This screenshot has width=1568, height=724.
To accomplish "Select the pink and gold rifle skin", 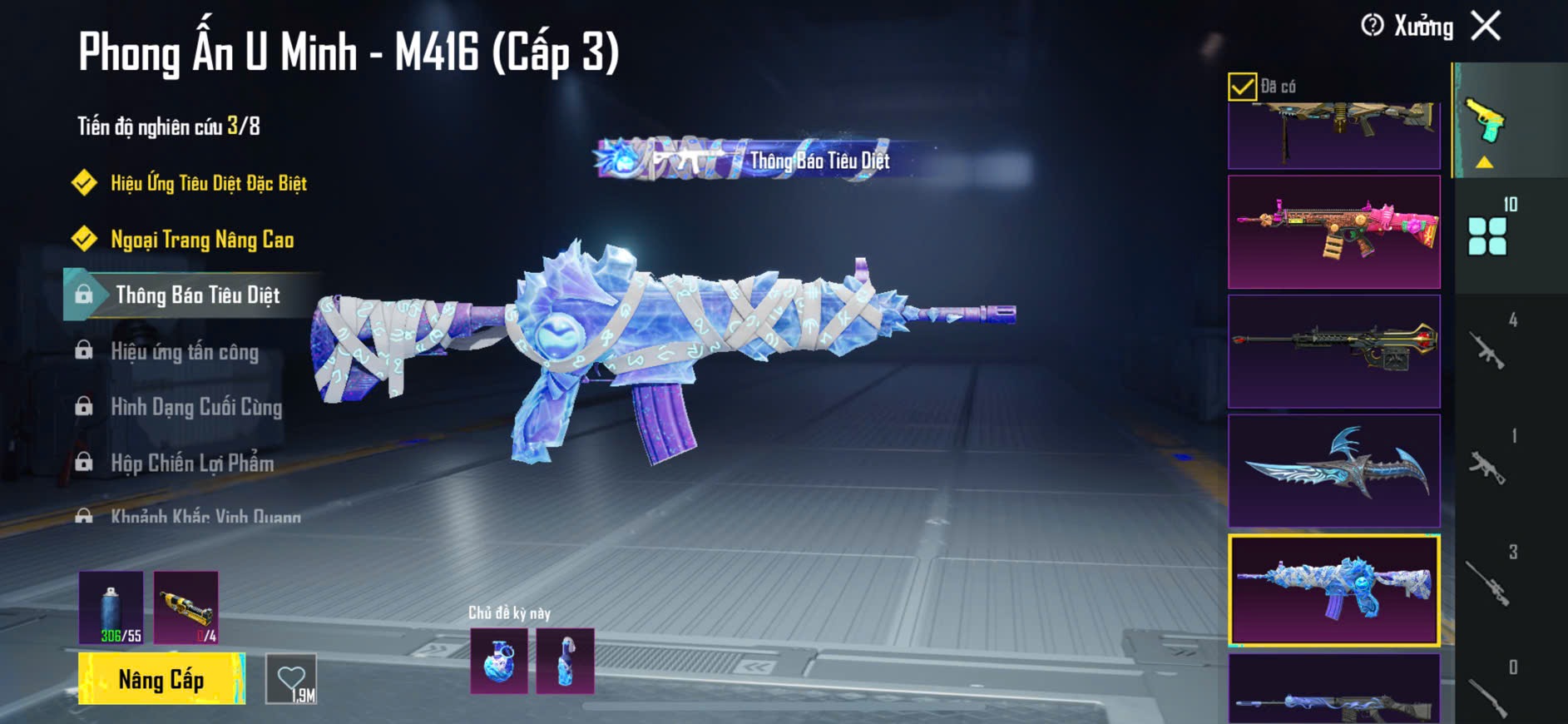I will [1333, 232].
